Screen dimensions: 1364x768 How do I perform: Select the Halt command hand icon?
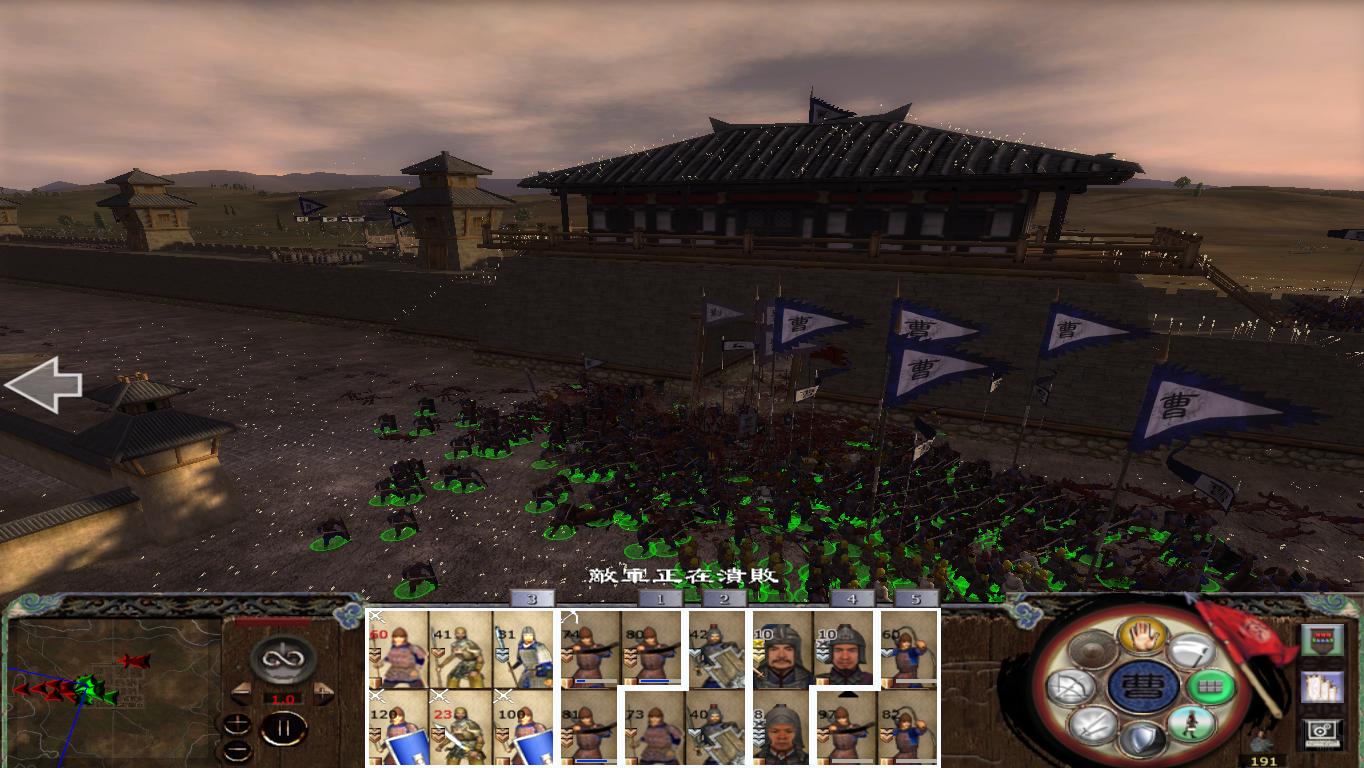point(1142,638)
